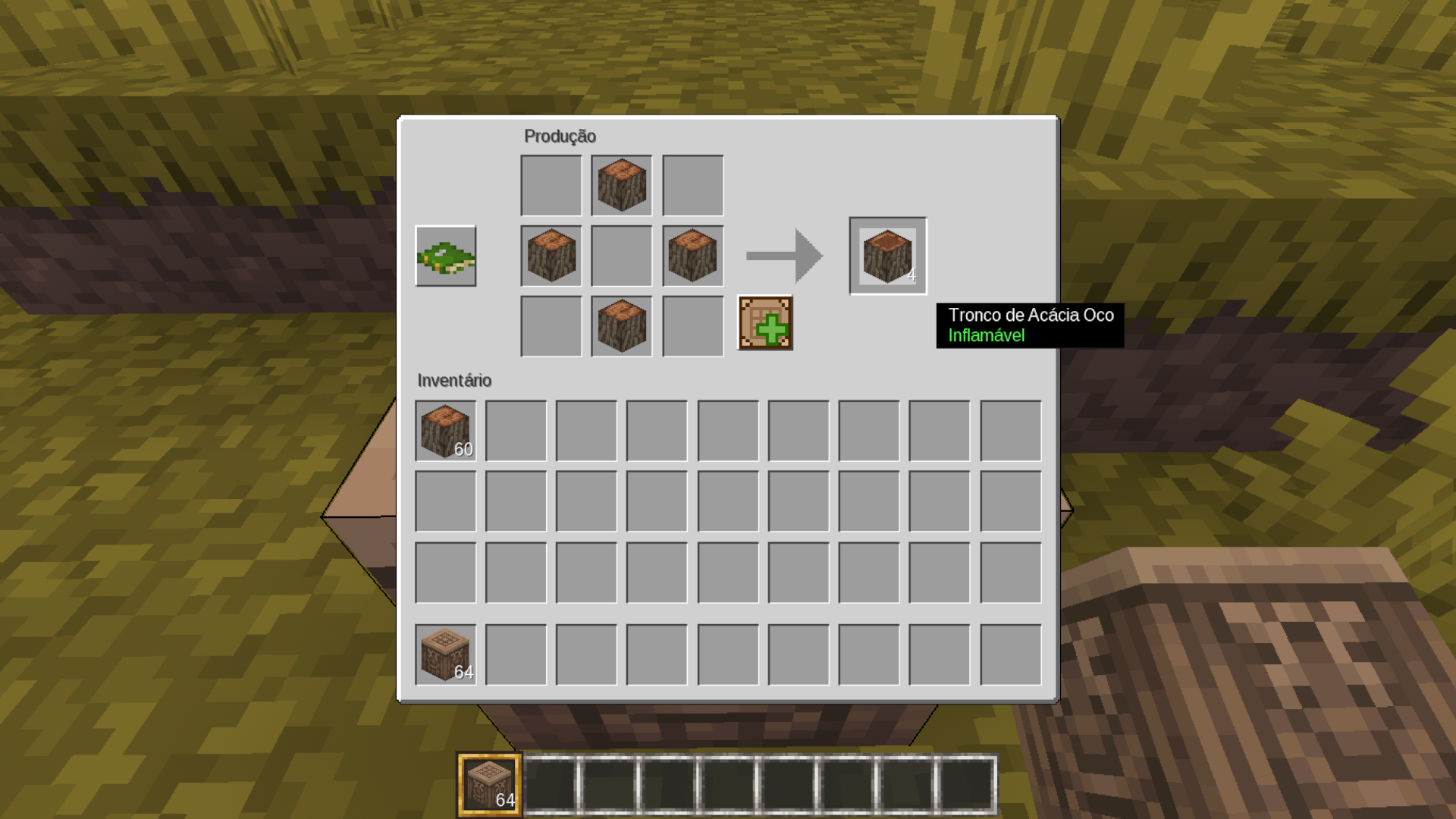Select the 64 crafting tables inventory slot
This screenshot has width=1456, height=819.
point(446,655)
